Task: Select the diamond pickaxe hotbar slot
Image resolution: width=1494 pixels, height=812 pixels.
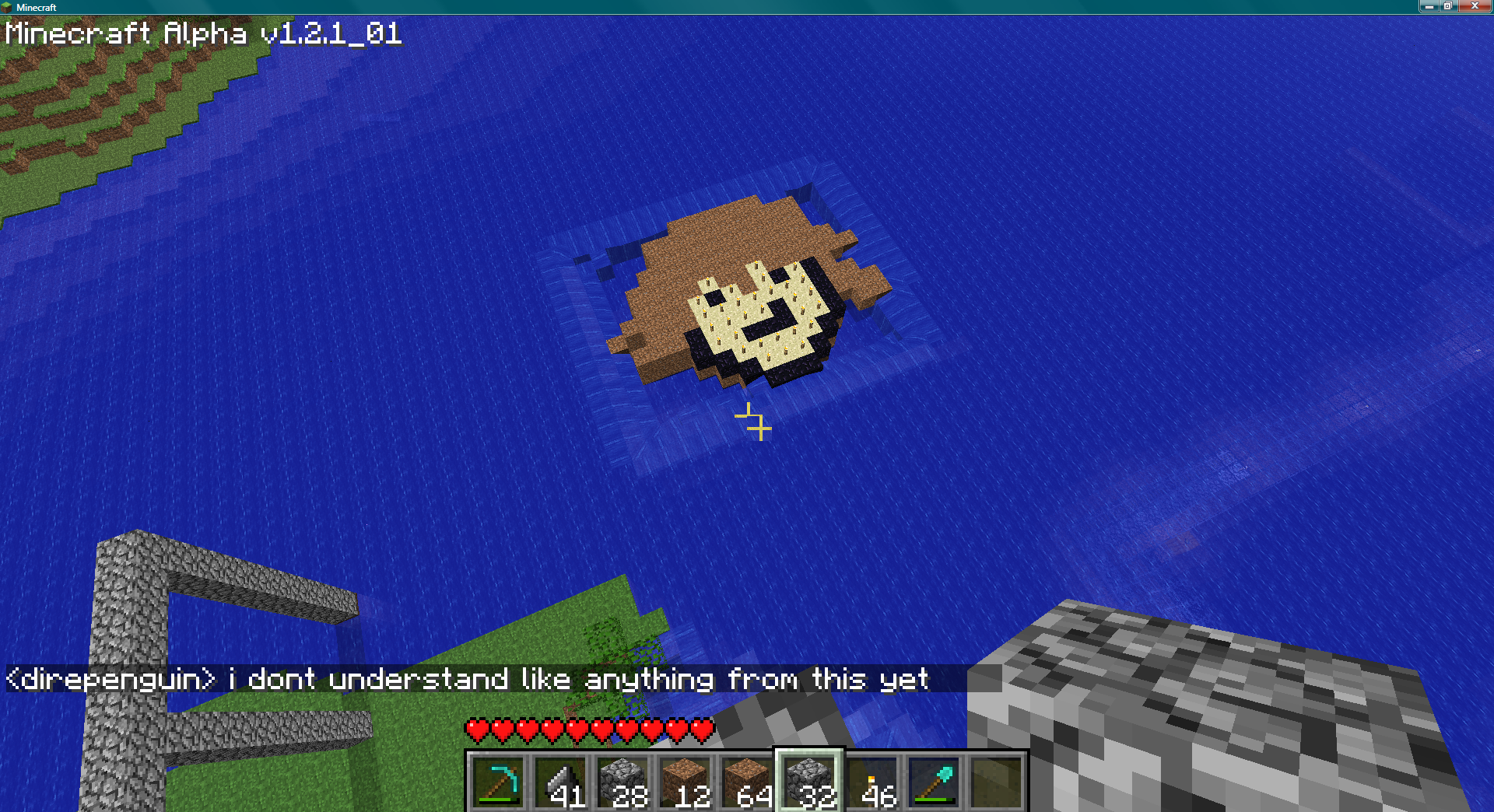Action: (x=498, y=782)
